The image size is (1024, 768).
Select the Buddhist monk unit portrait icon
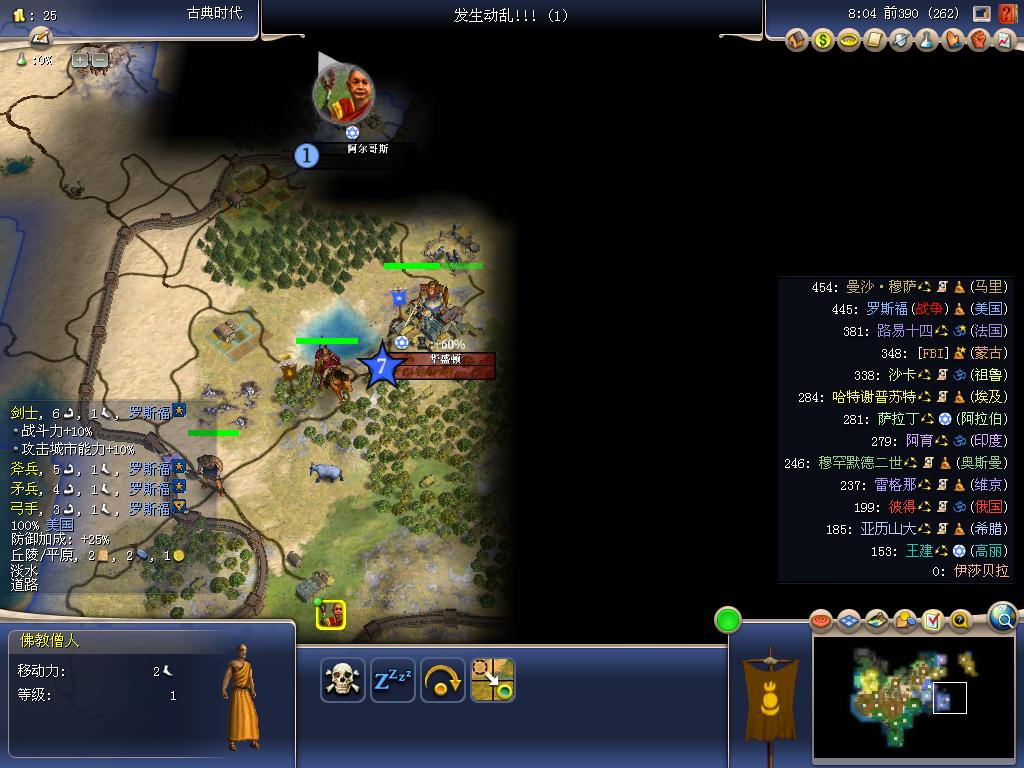(x=331, y=615)
